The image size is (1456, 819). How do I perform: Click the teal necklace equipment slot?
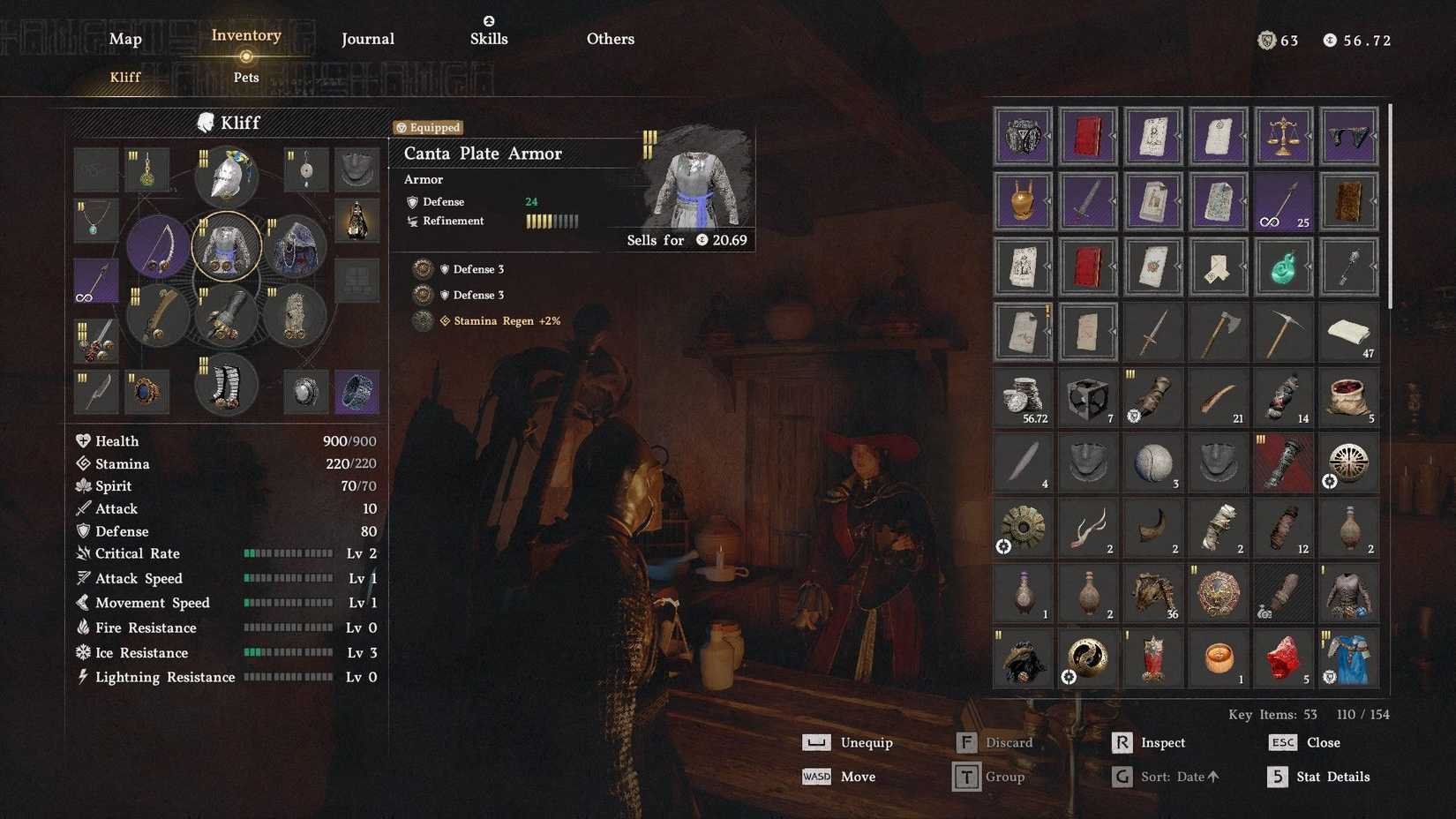click(x=96, y=219)
